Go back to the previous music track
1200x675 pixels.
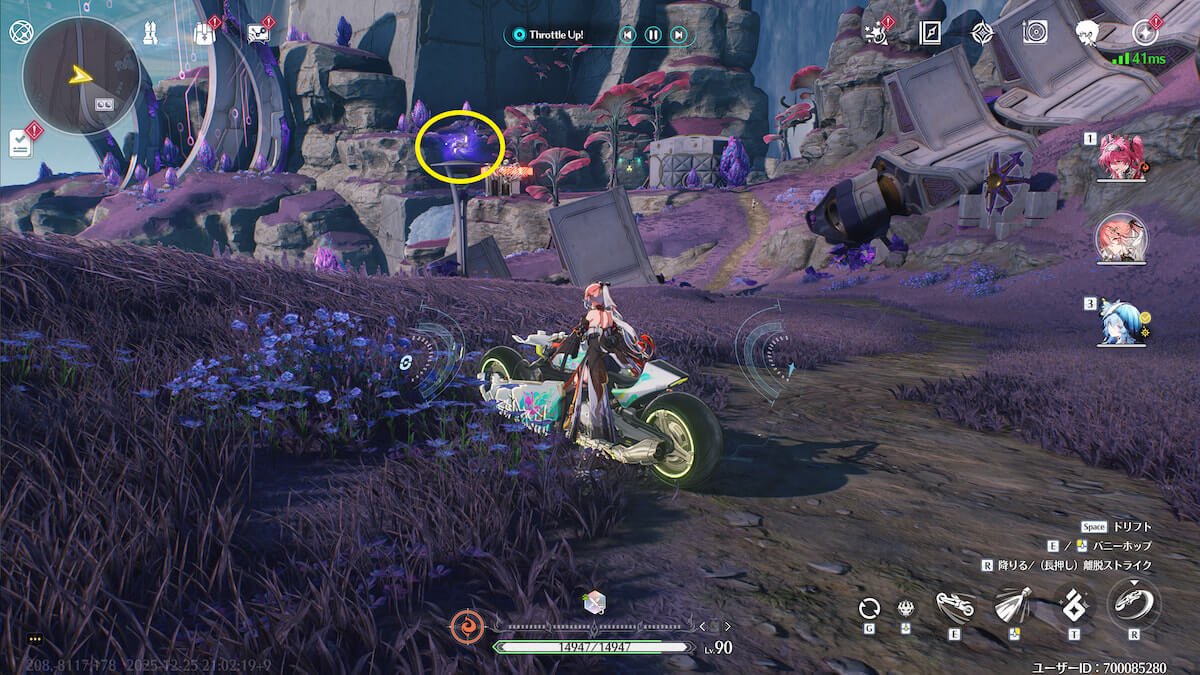(627, 35)
